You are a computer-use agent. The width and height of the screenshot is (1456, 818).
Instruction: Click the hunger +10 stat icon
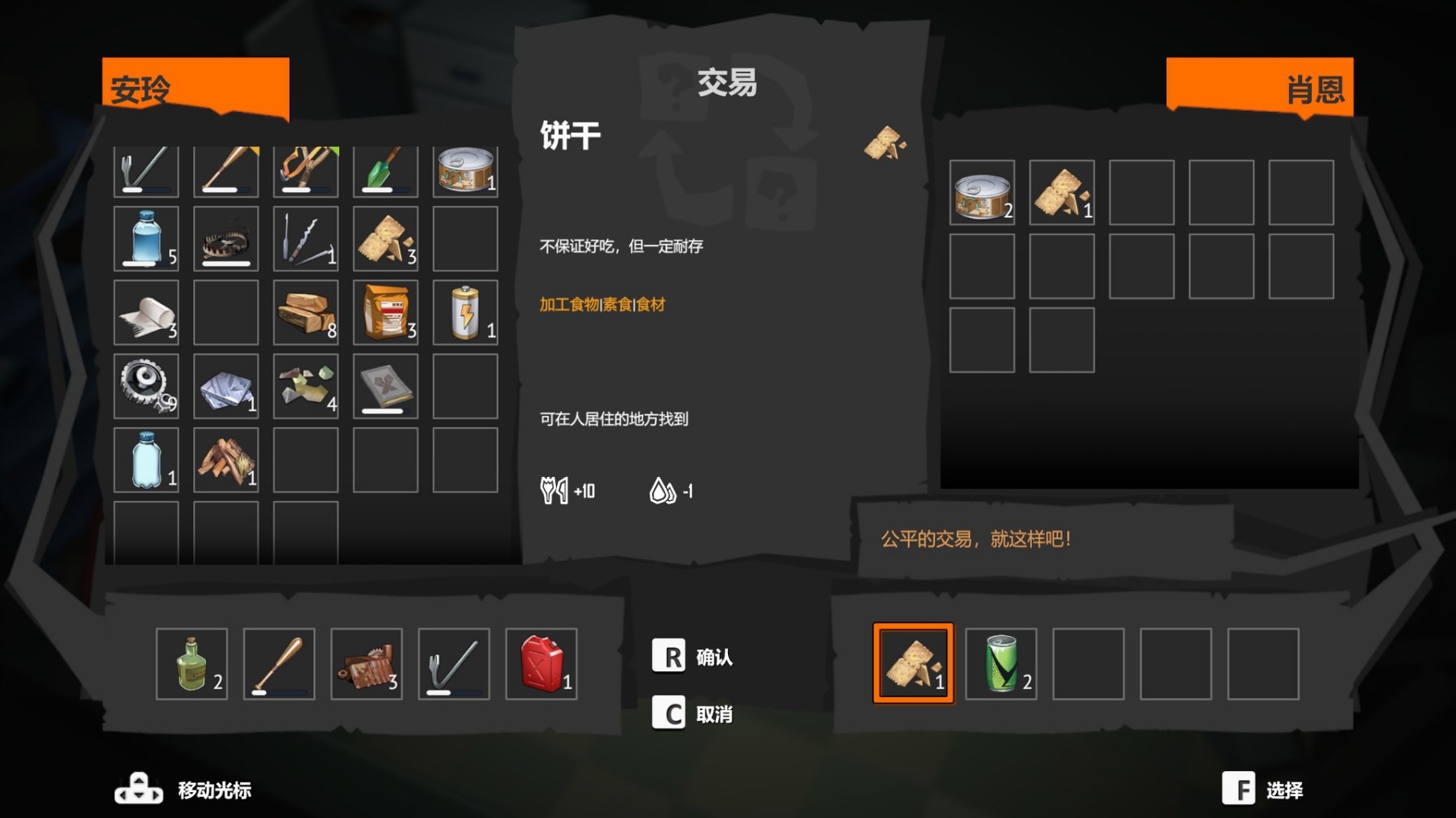[556, 490]
